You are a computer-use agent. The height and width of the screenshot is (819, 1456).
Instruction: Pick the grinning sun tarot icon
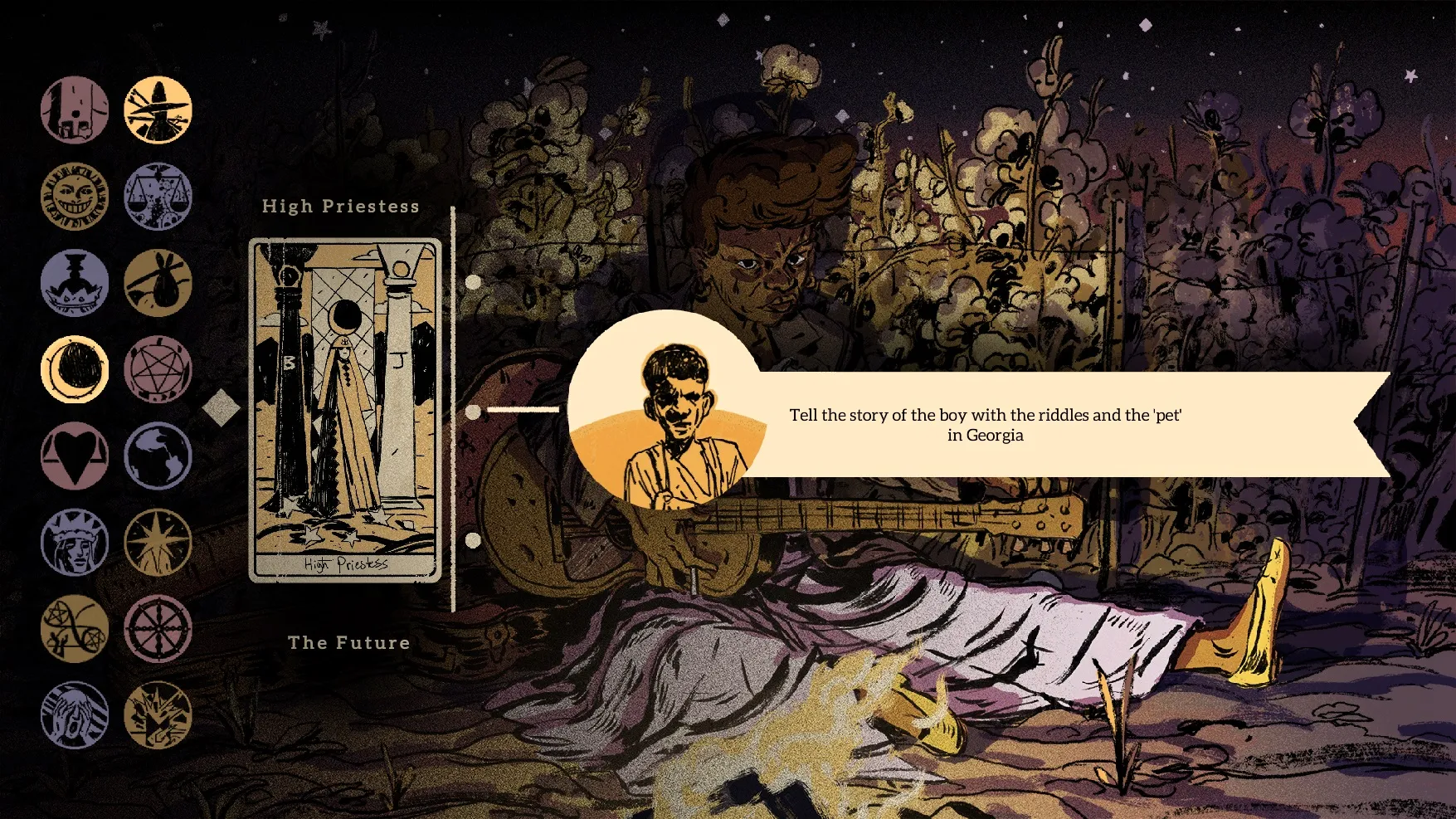click(75, 197)
